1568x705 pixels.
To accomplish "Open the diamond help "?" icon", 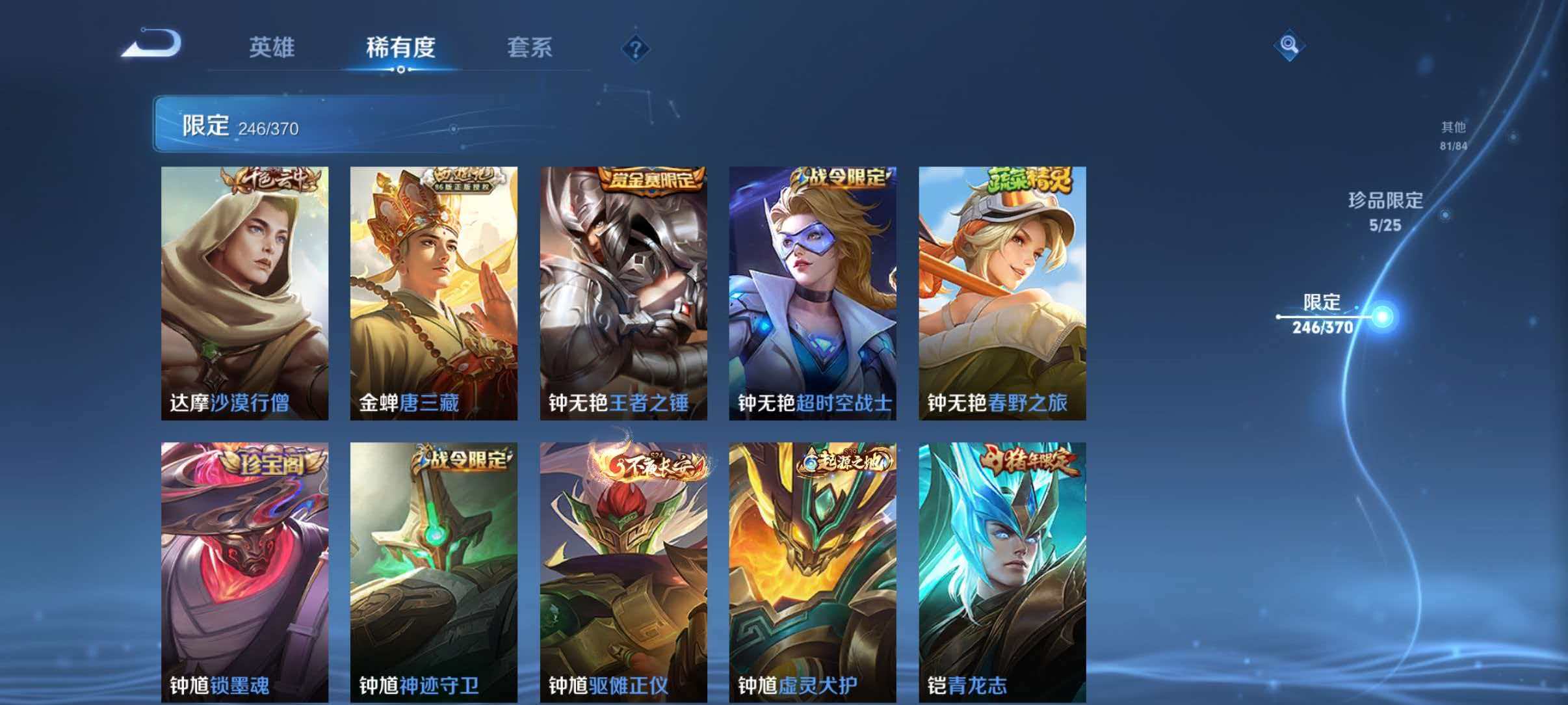I will tap(638, 48).
